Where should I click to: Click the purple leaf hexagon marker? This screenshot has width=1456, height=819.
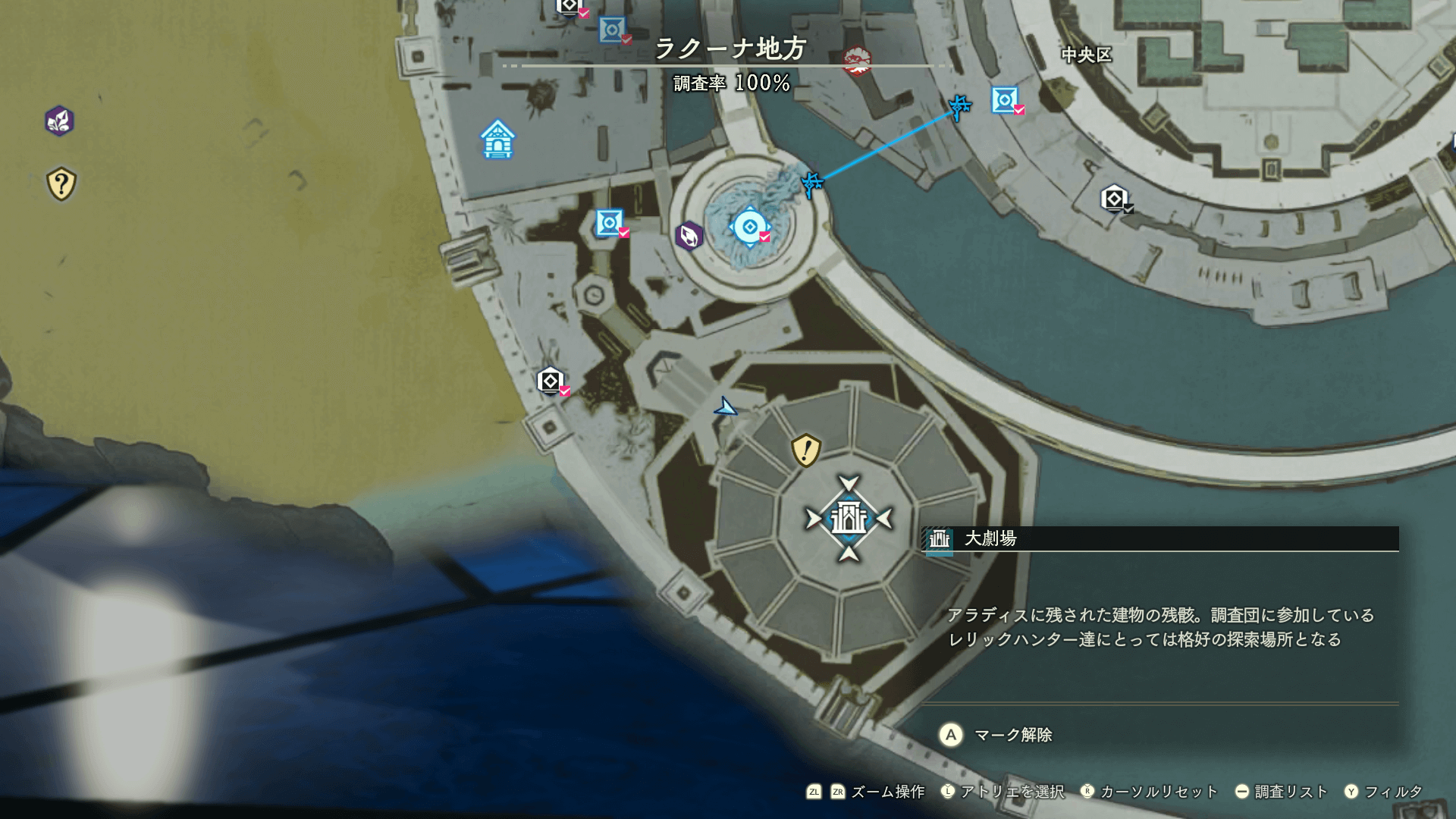[x=59, y=121]
